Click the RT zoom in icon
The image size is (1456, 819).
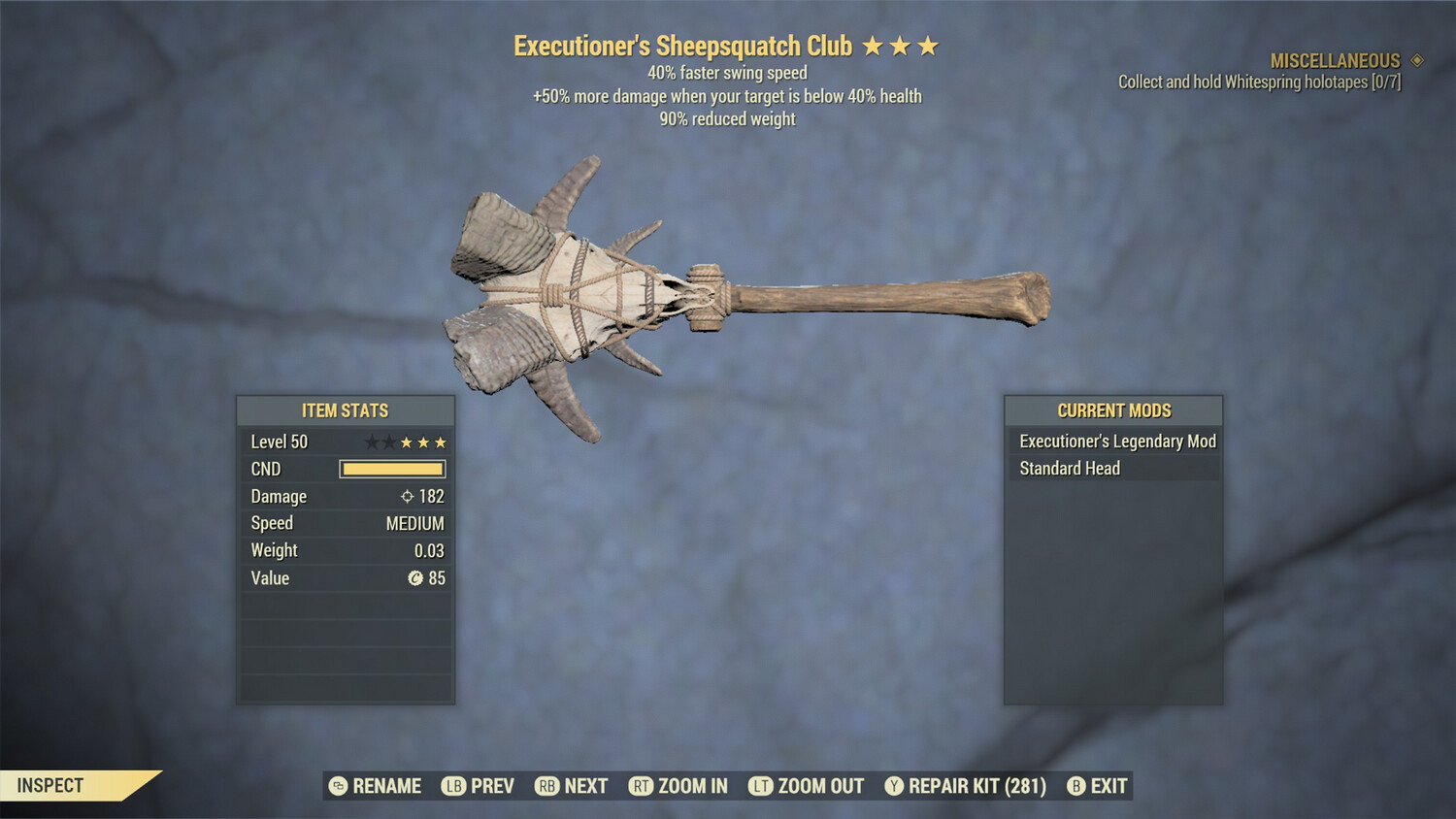(642, 786)
